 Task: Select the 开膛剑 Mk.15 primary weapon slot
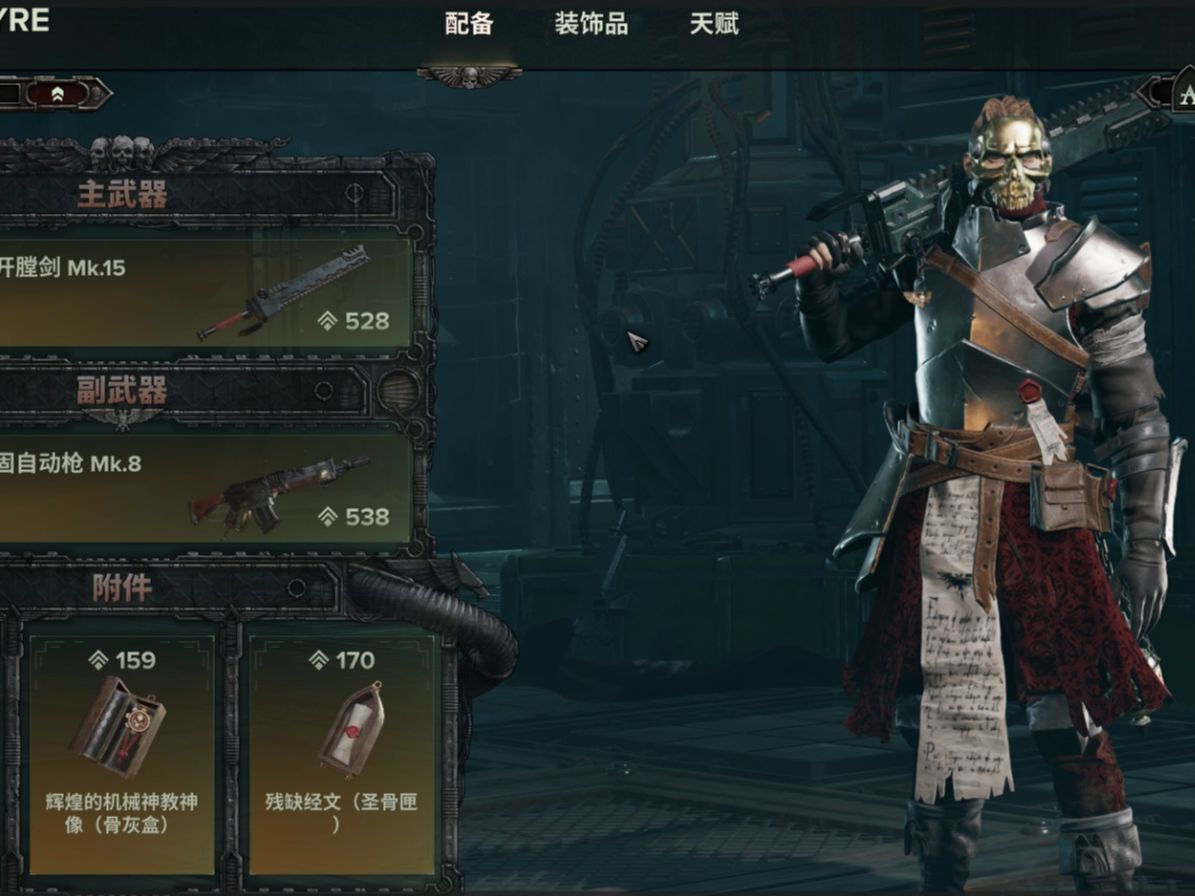click(205, 292)
